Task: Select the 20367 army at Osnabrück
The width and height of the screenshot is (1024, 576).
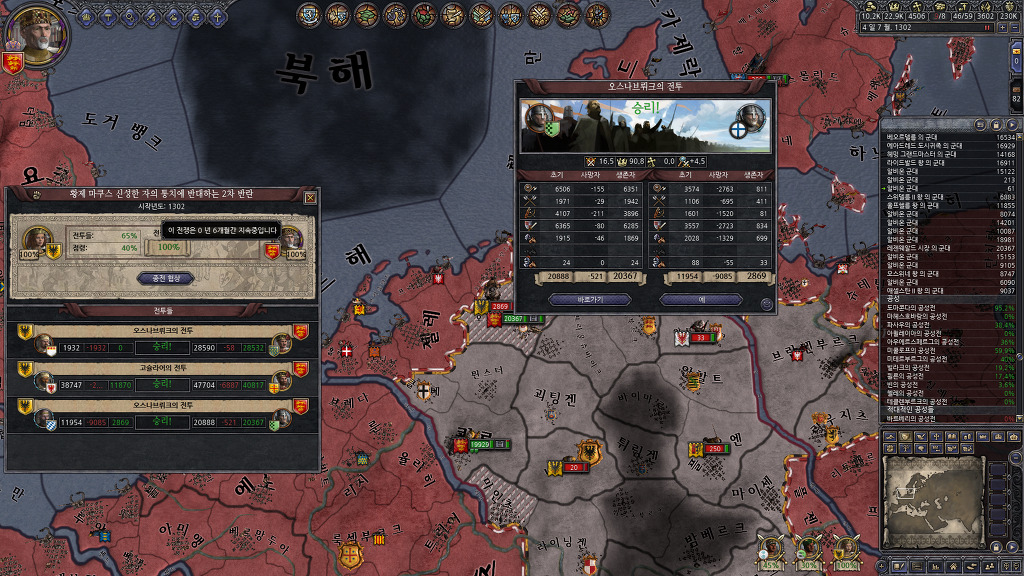Action: 514,318
